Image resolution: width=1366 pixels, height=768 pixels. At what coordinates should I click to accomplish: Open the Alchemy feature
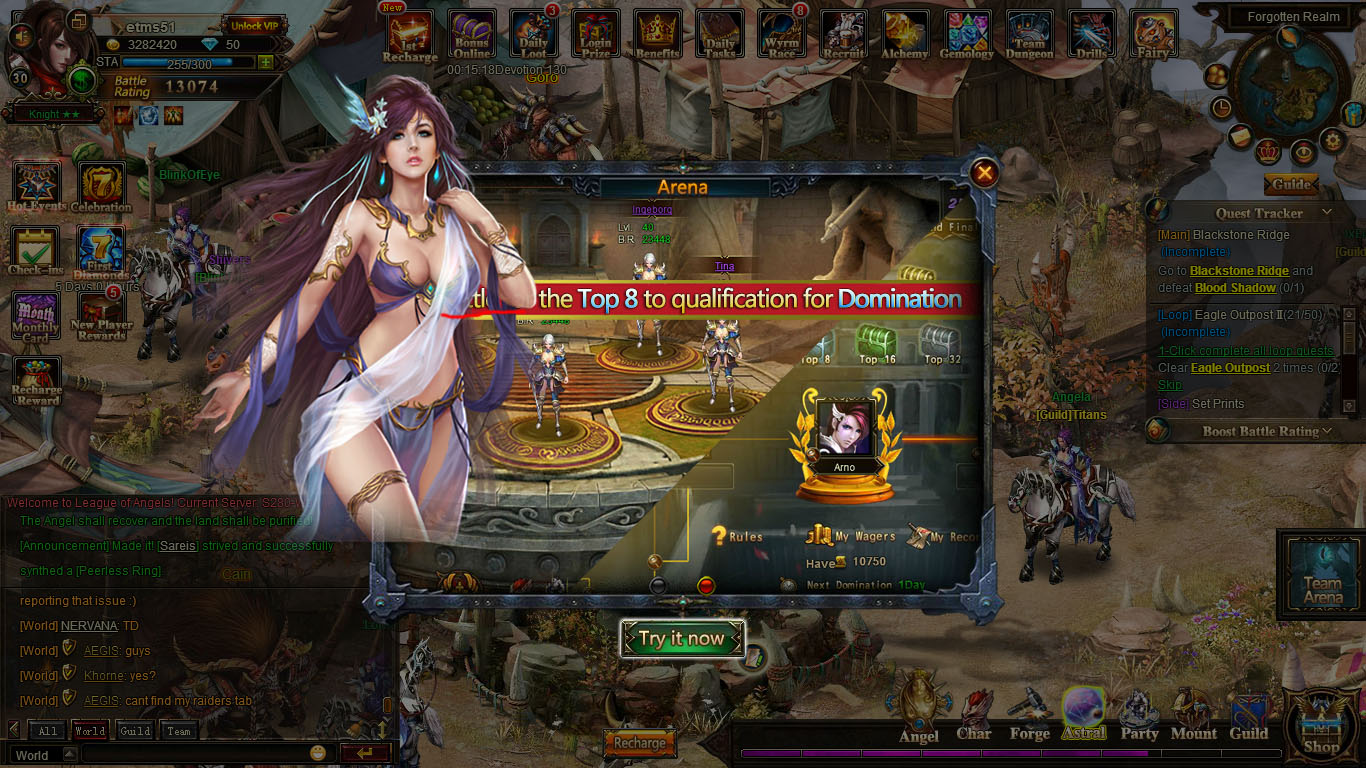pos(905,36)
